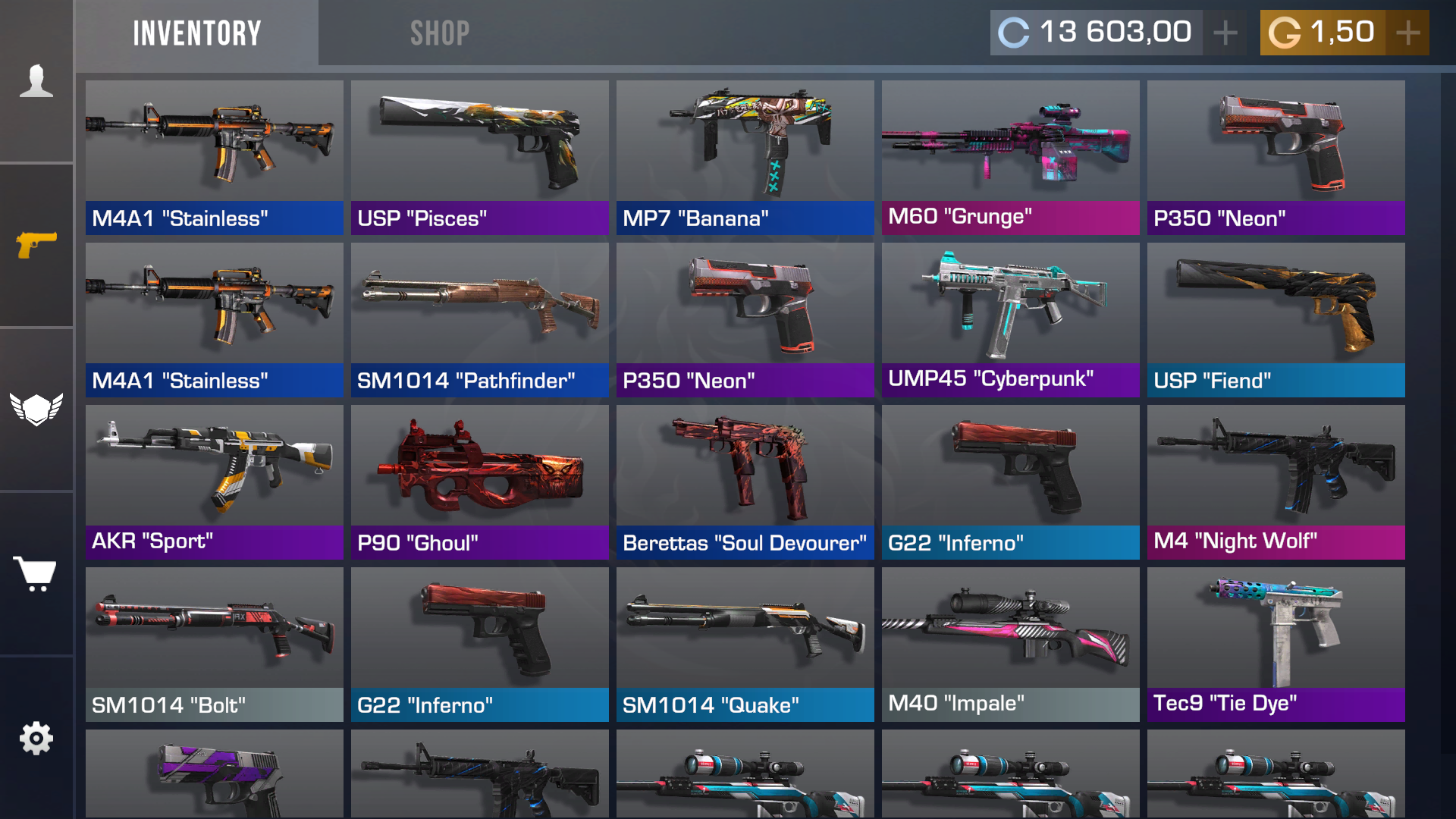Open the shopping cart icon
This screenshot has height=819, width=1456.
(x=36, y=573)
